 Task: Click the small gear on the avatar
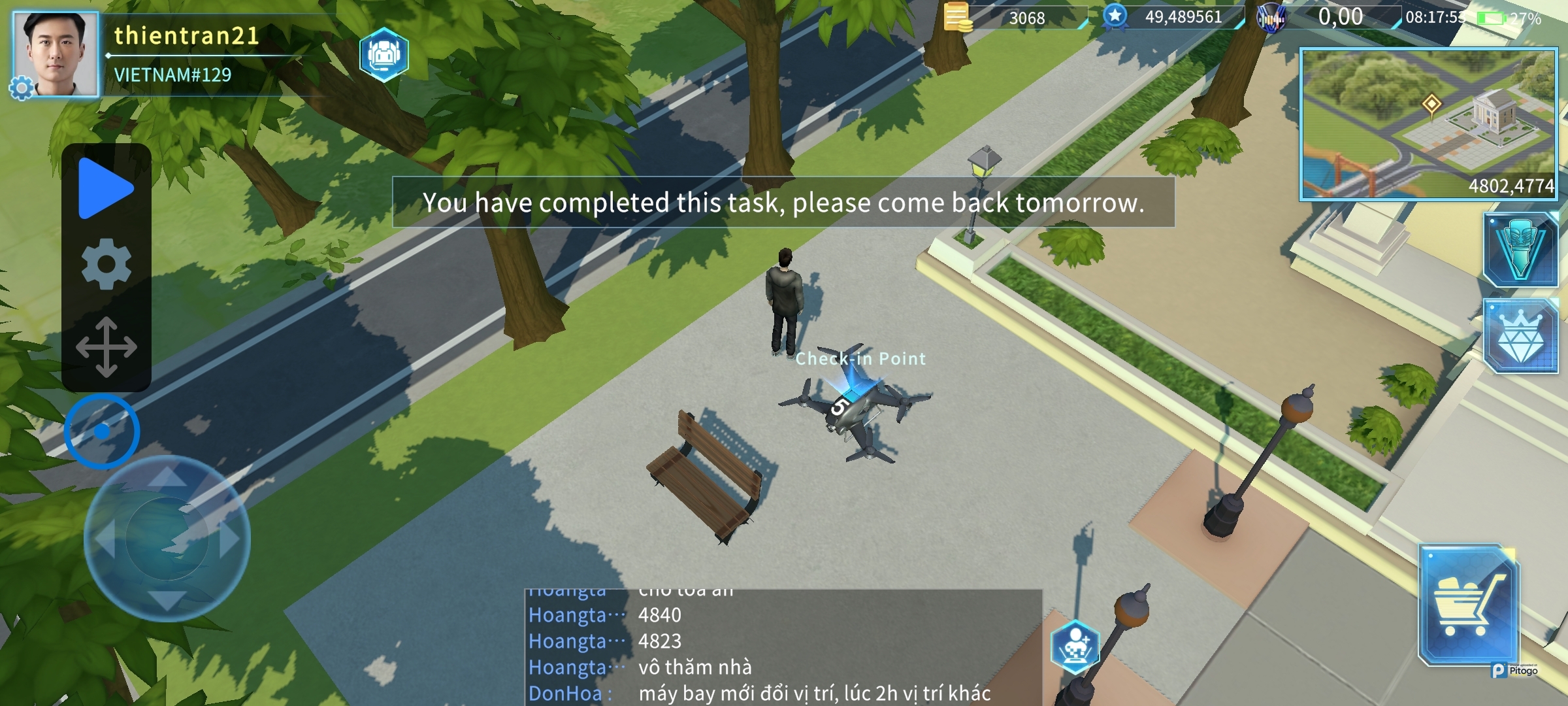click(21, 88)
